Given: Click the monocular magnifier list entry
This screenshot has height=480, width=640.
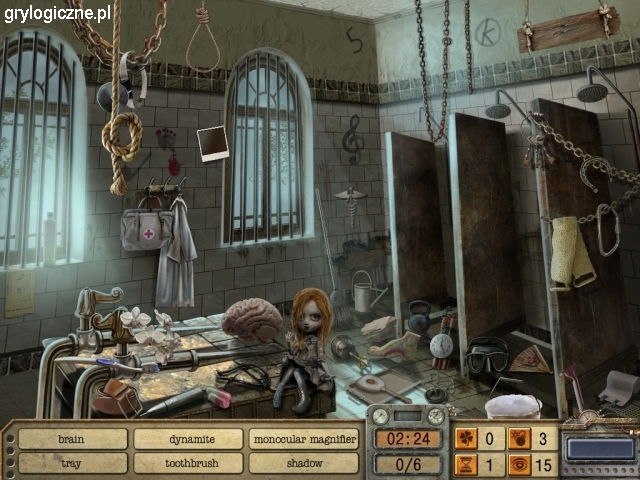Looking at the screenshot, I should click(x=304, y=439).
